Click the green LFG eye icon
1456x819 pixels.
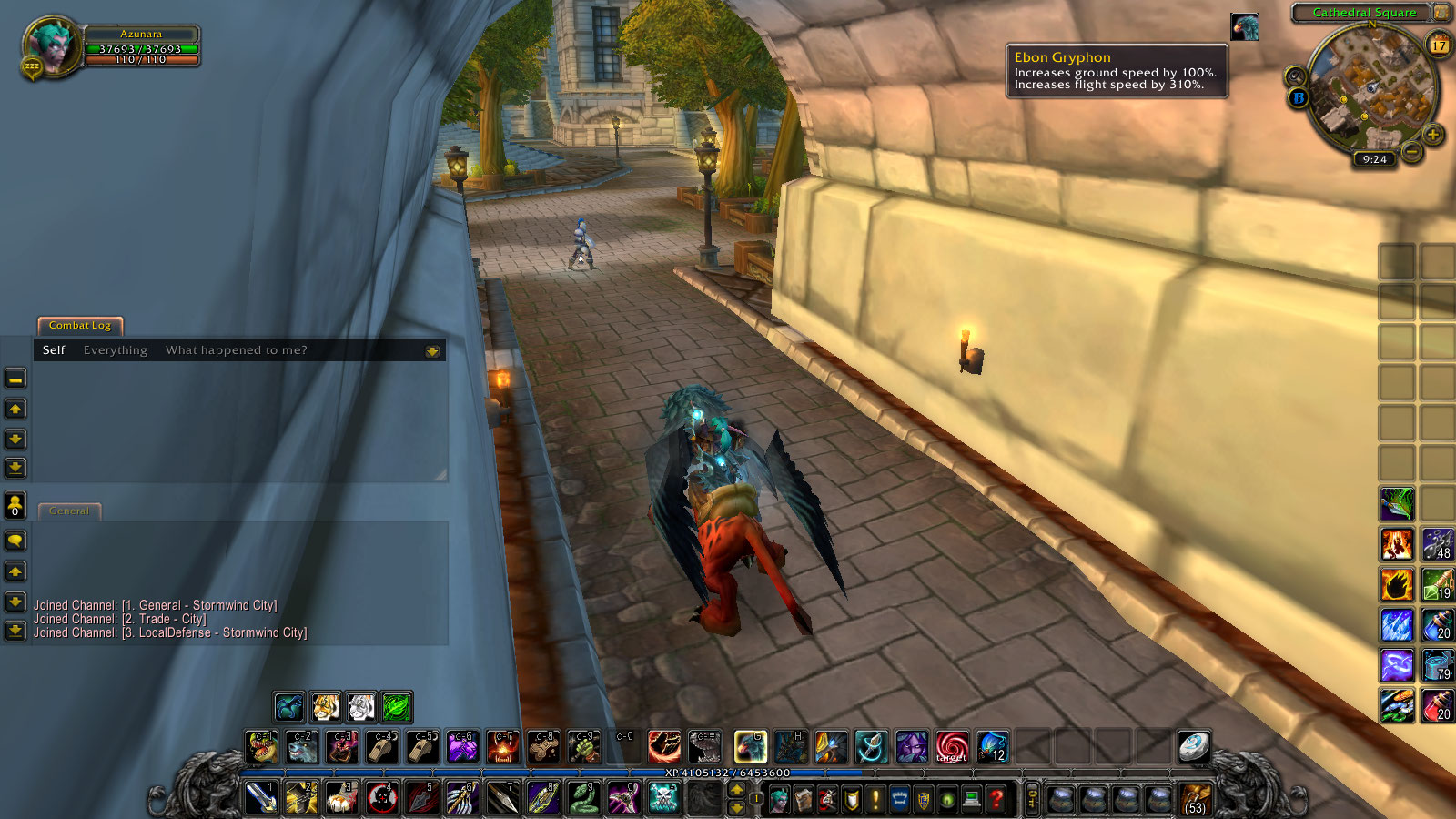pos(948,800)
